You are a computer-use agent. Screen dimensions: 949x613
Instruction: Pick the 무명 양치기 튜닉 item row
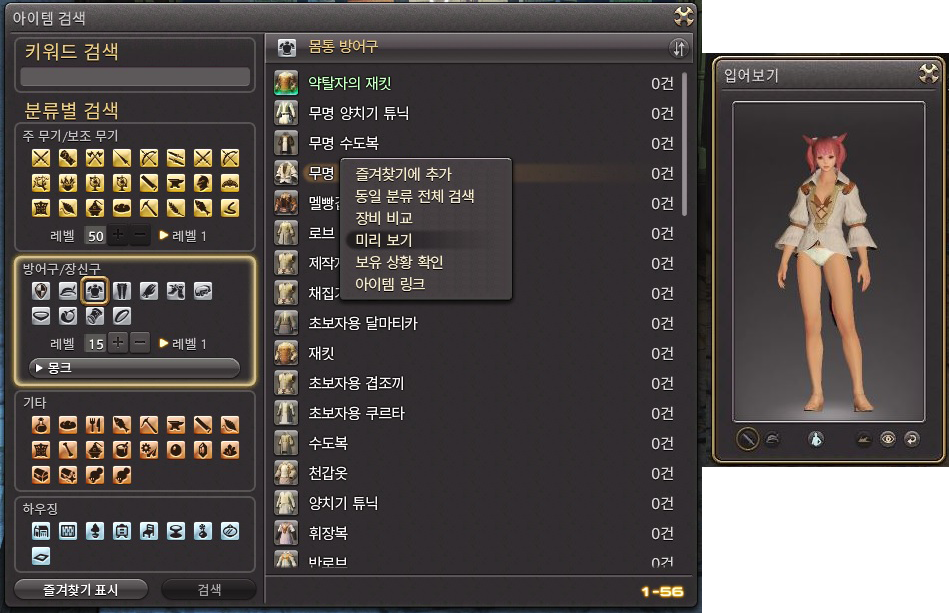tap(358, 113)
